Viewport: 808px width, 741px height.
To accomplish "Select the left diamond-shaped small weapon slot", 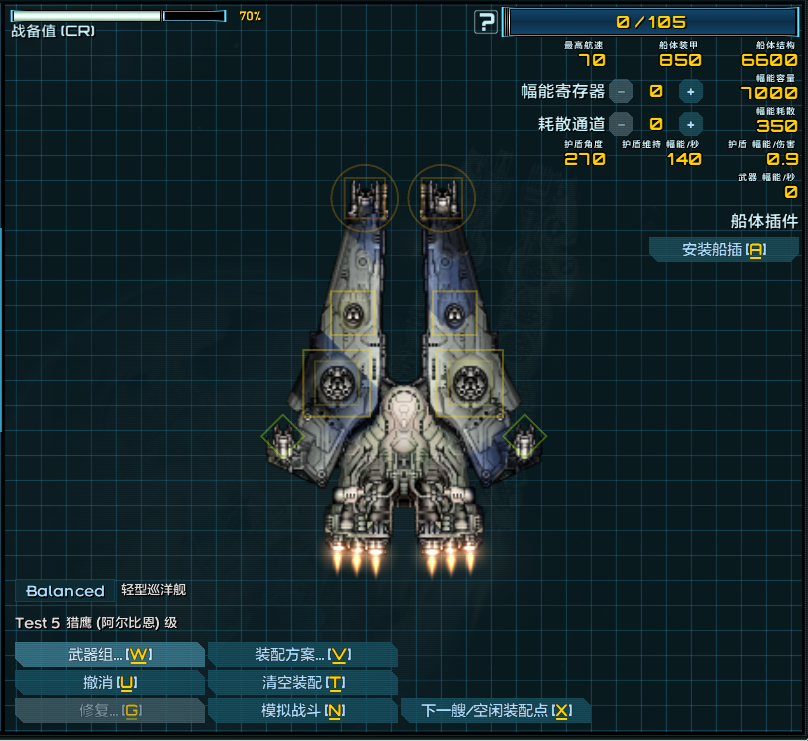I will coord(282,436).
